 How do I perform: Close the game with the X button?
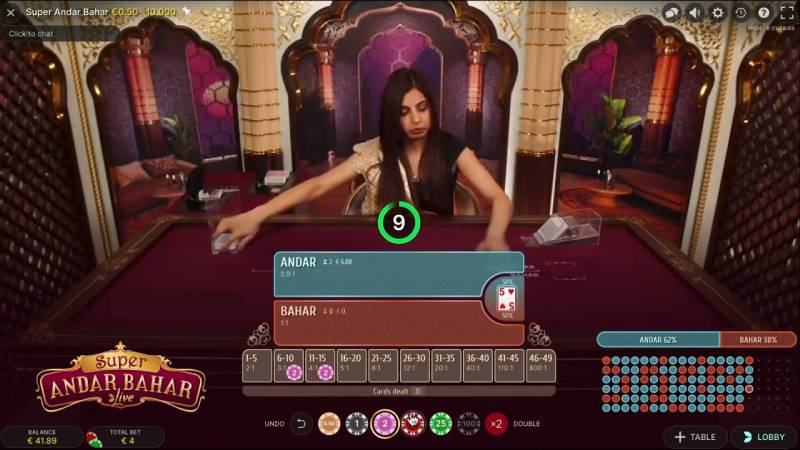pos(11,13)
